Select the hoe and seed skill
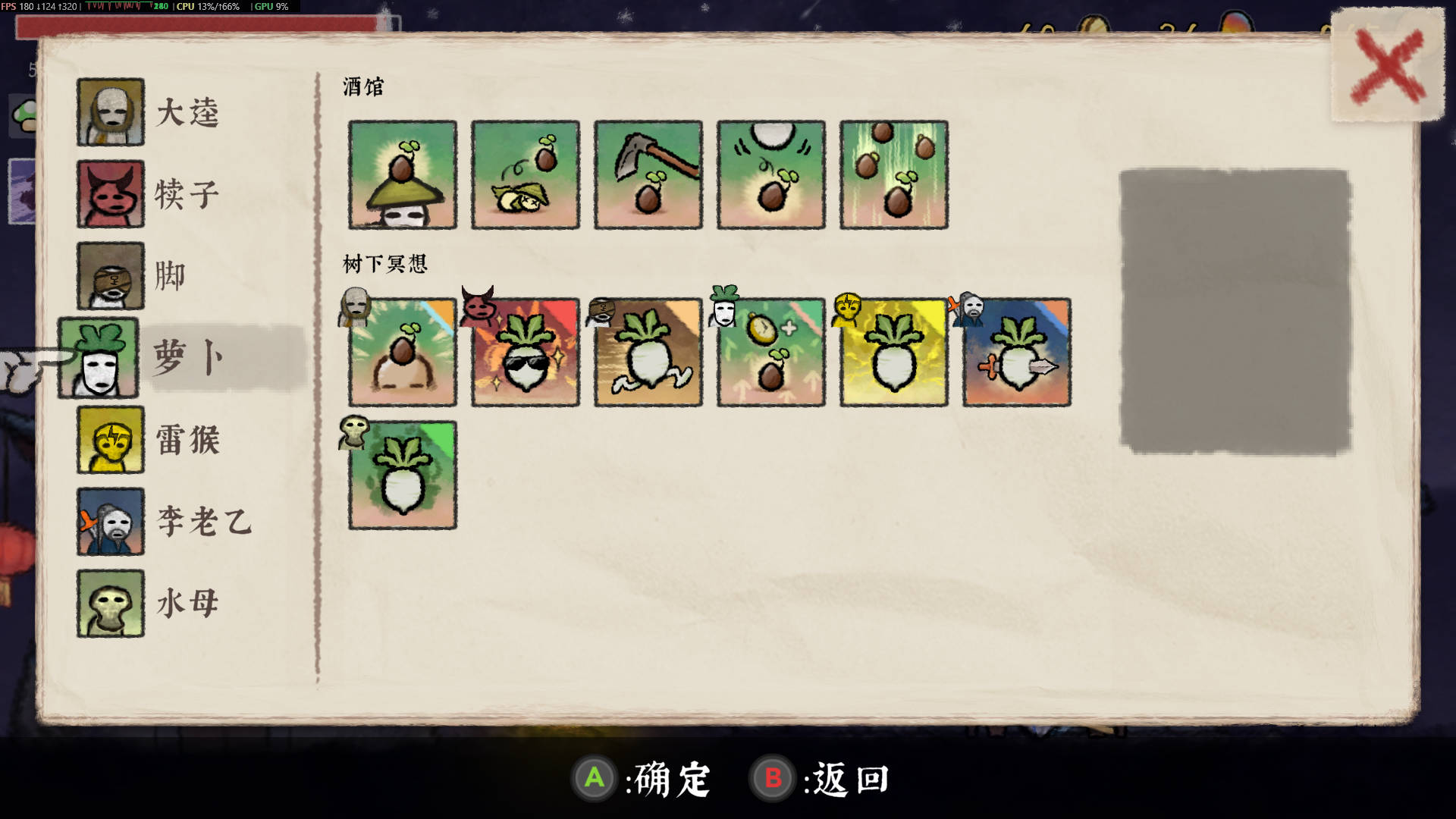 point(648,174)
